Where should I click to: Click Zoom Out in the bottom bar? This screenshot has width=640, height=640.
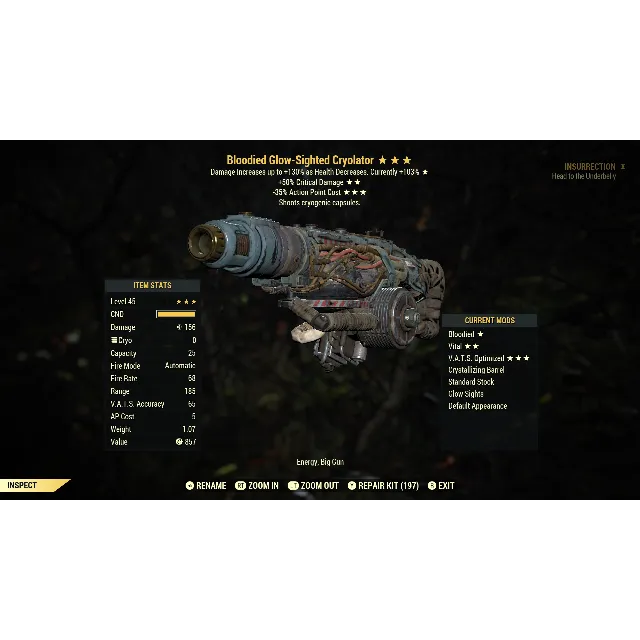point(313,486)
